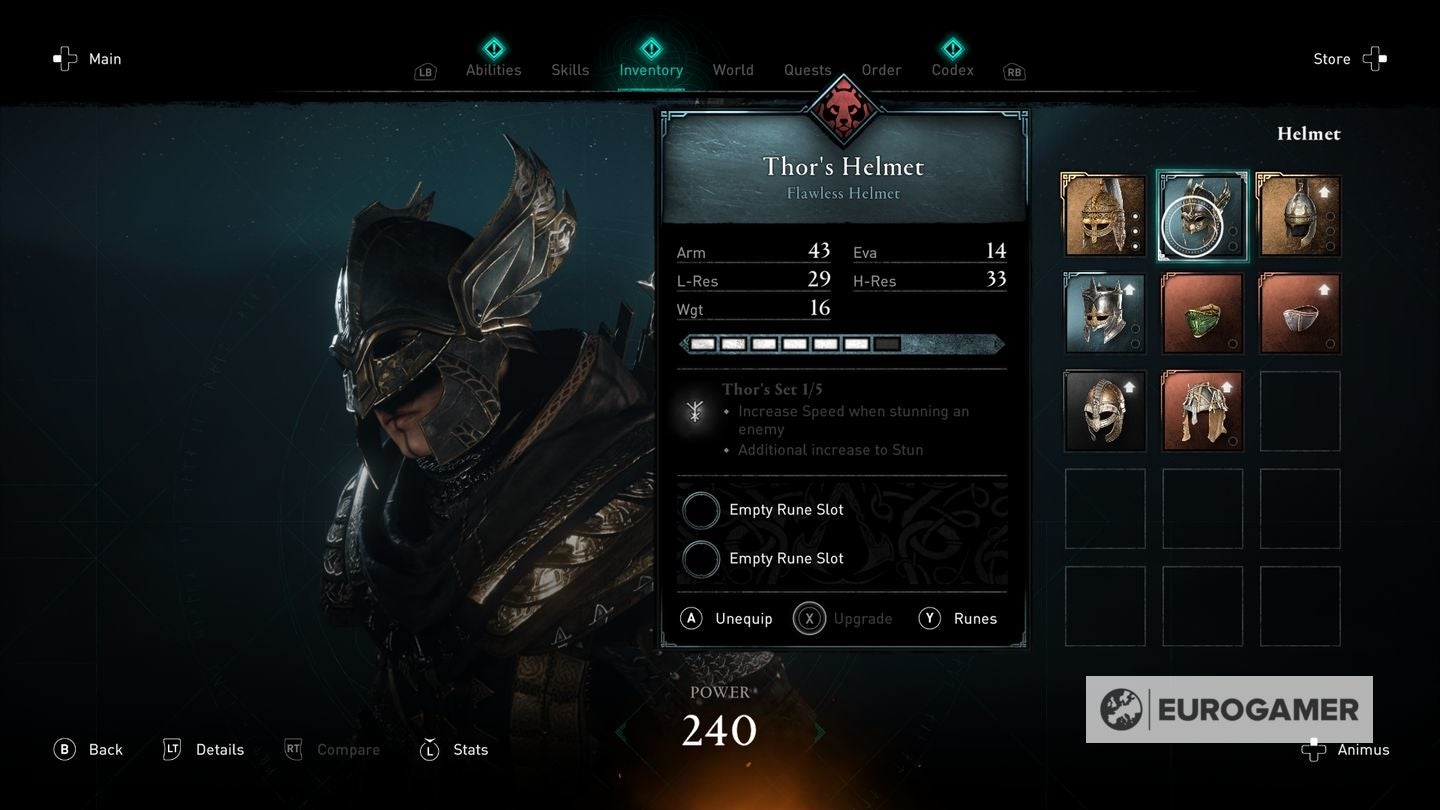Click the leather cap with upgrade arrow

(1298, 313)
